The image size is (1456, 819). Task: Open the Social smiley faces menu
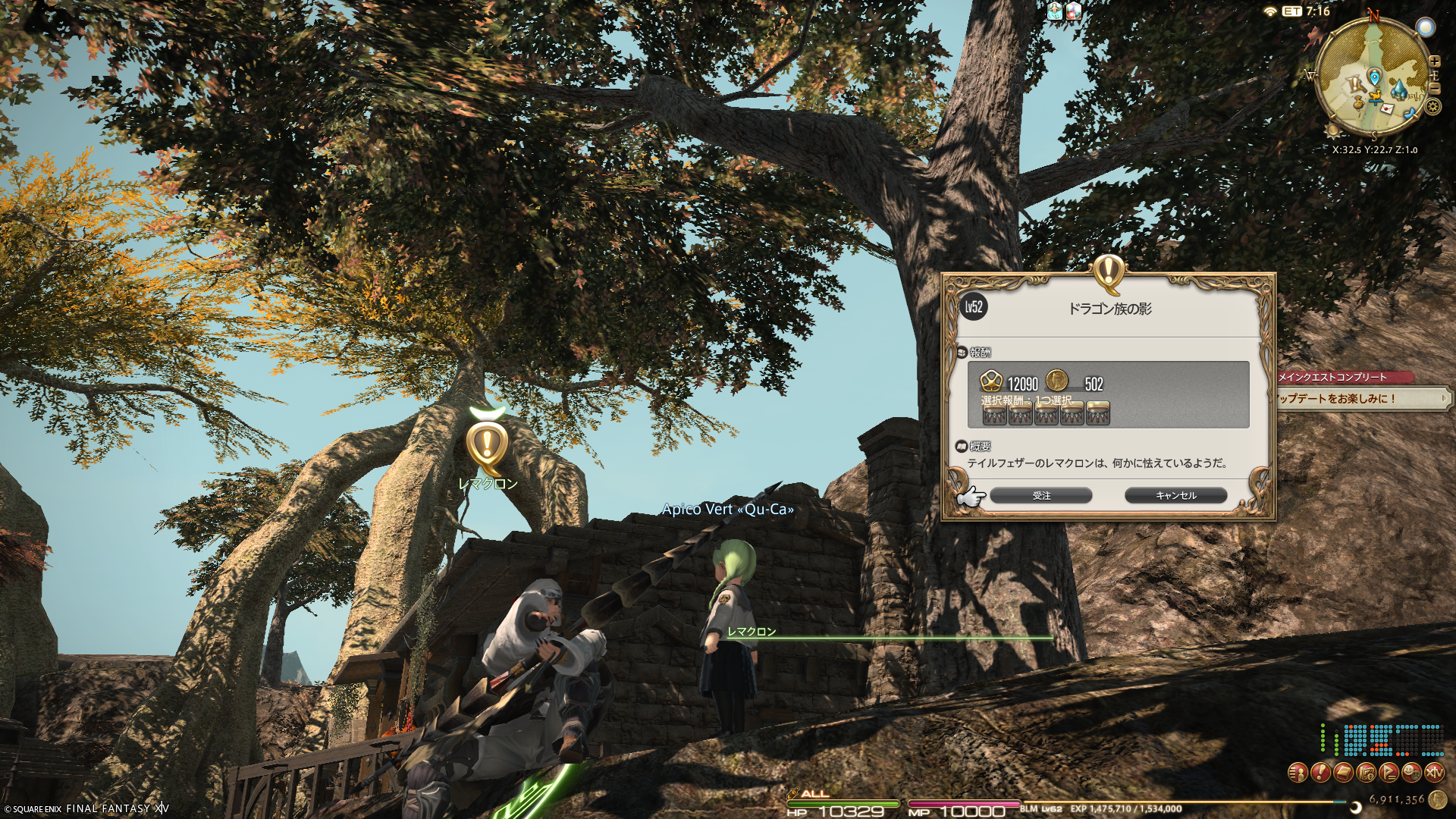click(x=1411, y=773)
